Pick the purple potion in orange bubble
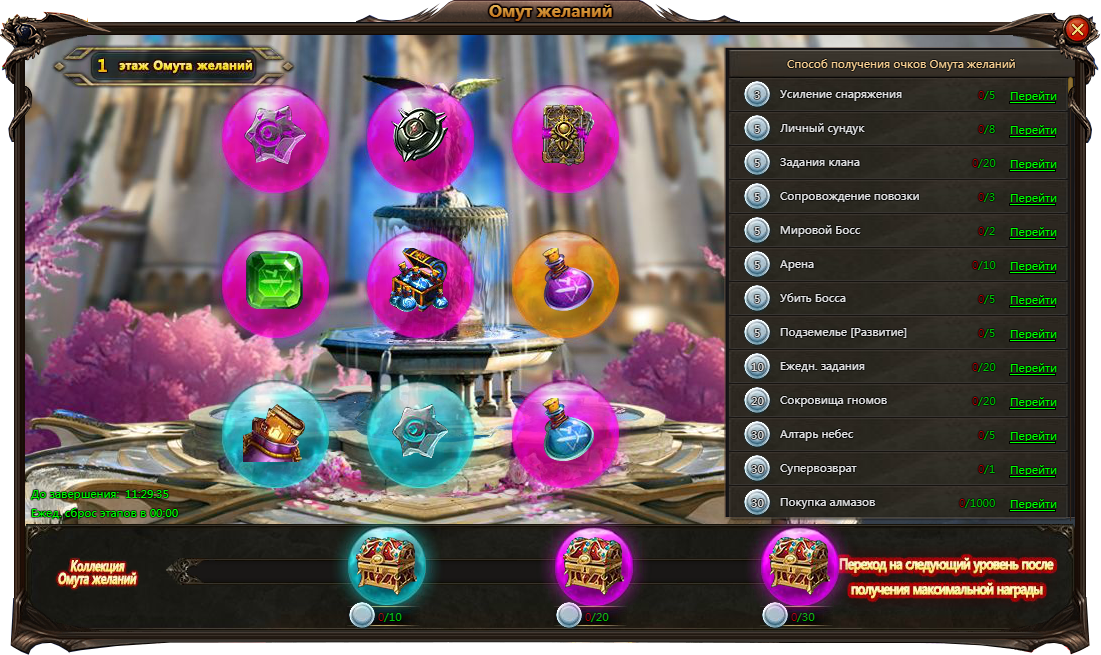The image size is (1101, 655). pyautogui.click(x=565, y=285)
